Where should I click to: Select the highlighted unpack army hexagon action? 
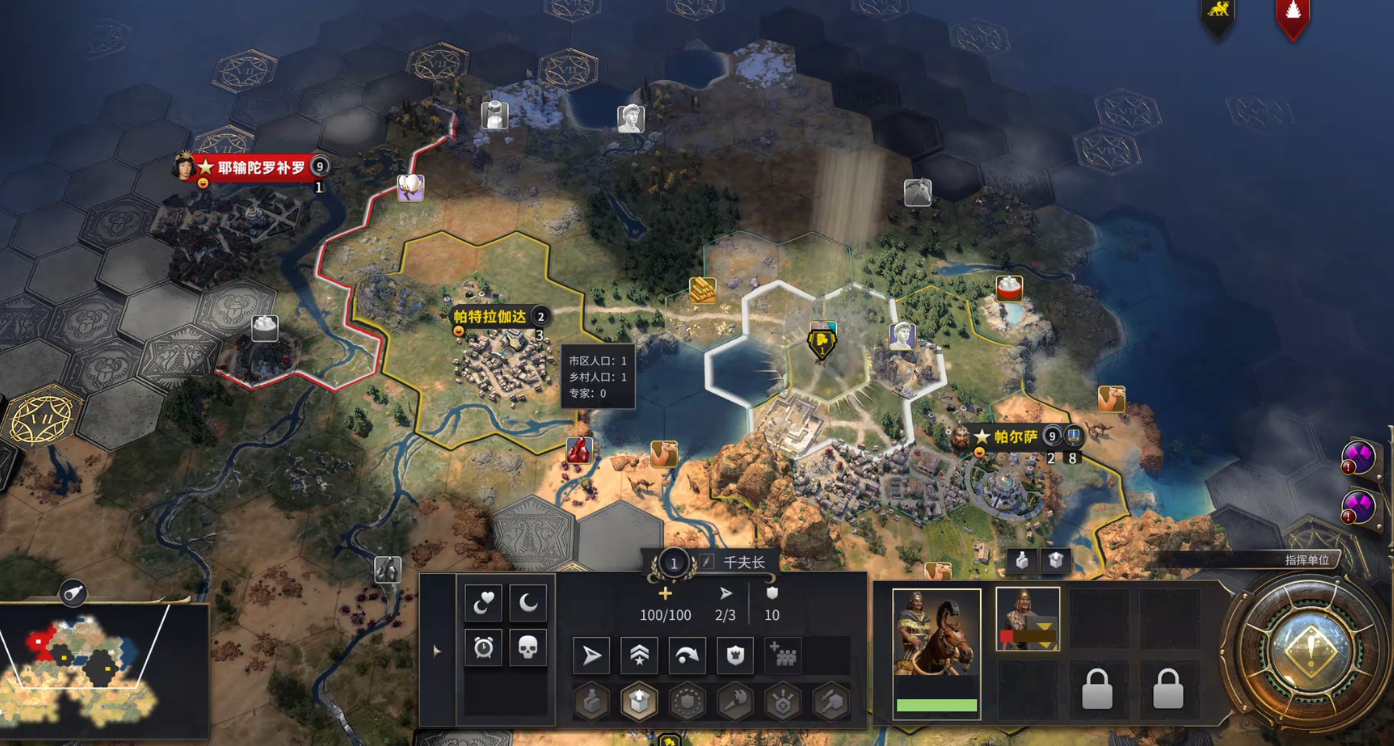[639, 703]
